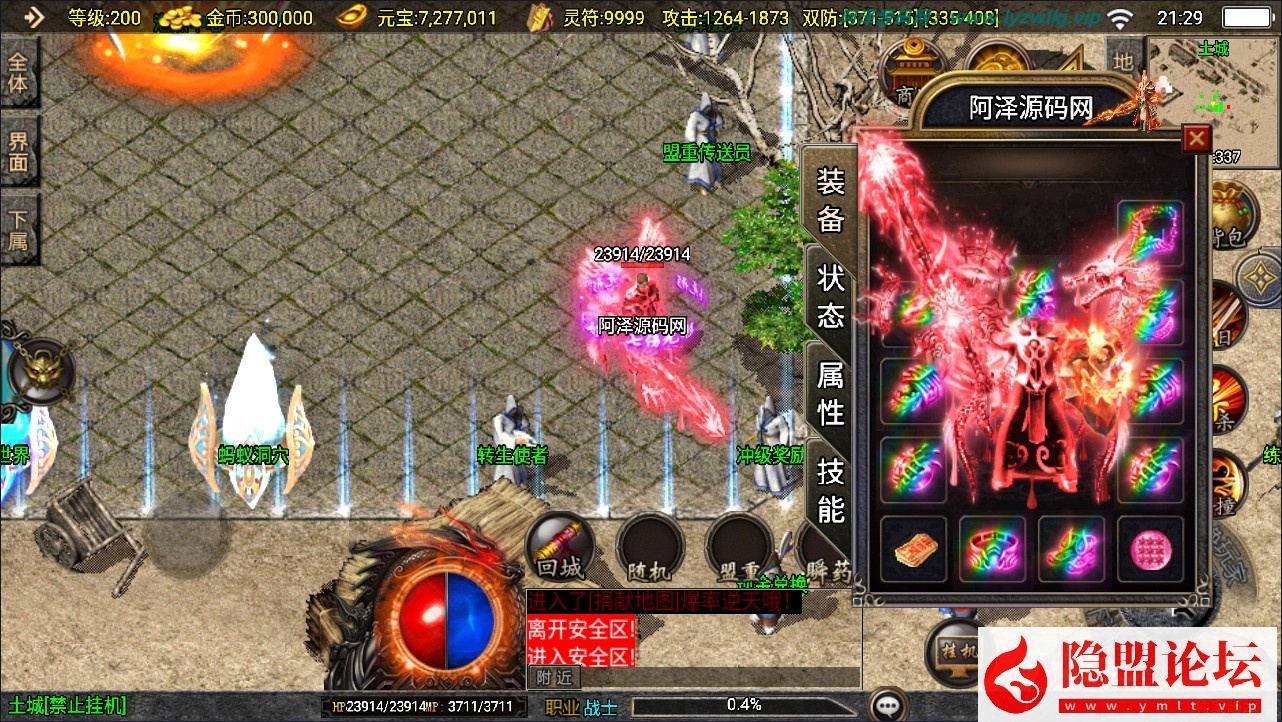1282x722 pixels.
Task: Use the 回城 town return scroll
Action: point(559,547)
